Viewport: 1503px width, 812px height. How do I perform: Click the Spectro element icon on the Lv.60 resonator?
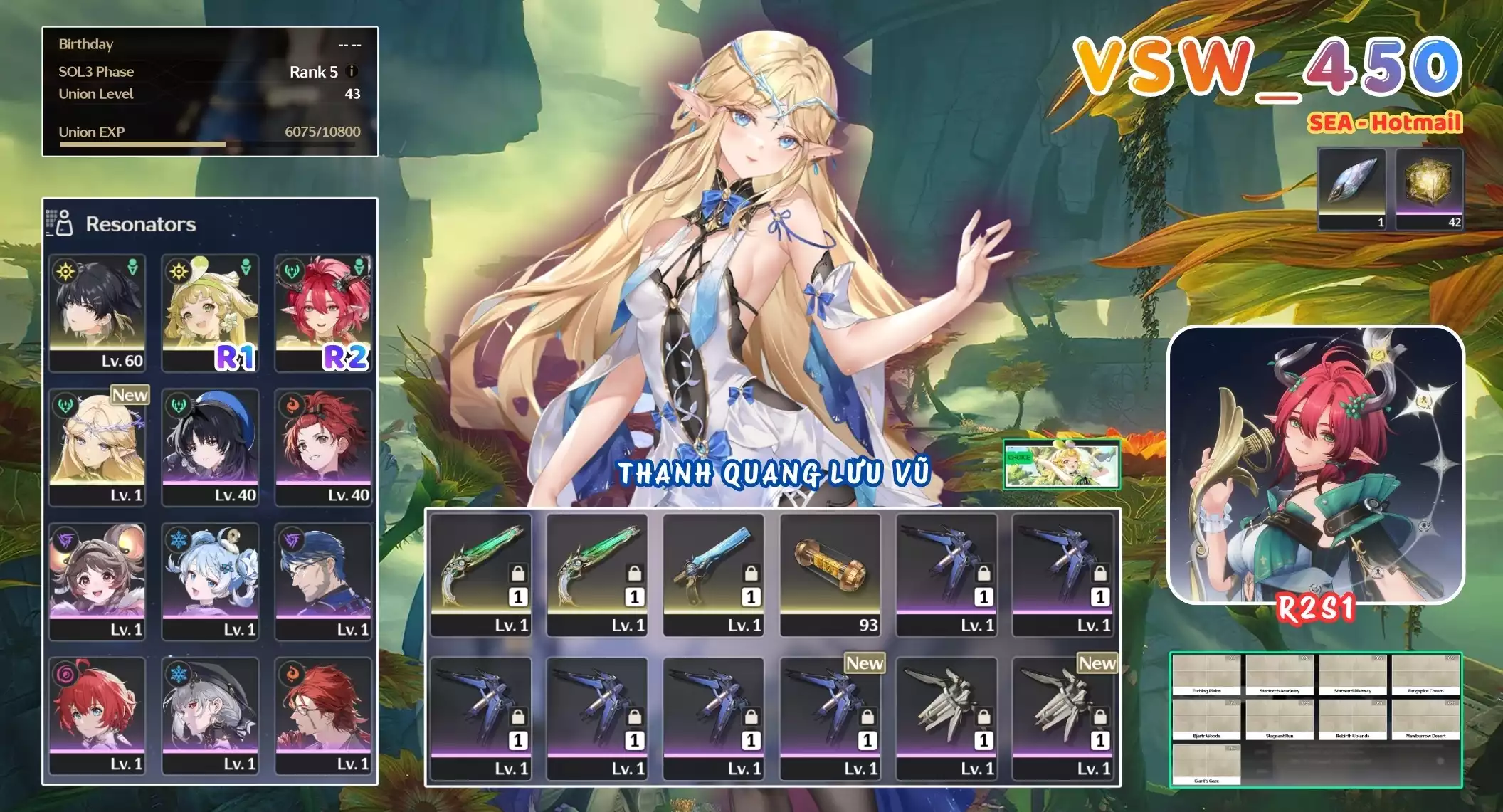click(65, 270)
